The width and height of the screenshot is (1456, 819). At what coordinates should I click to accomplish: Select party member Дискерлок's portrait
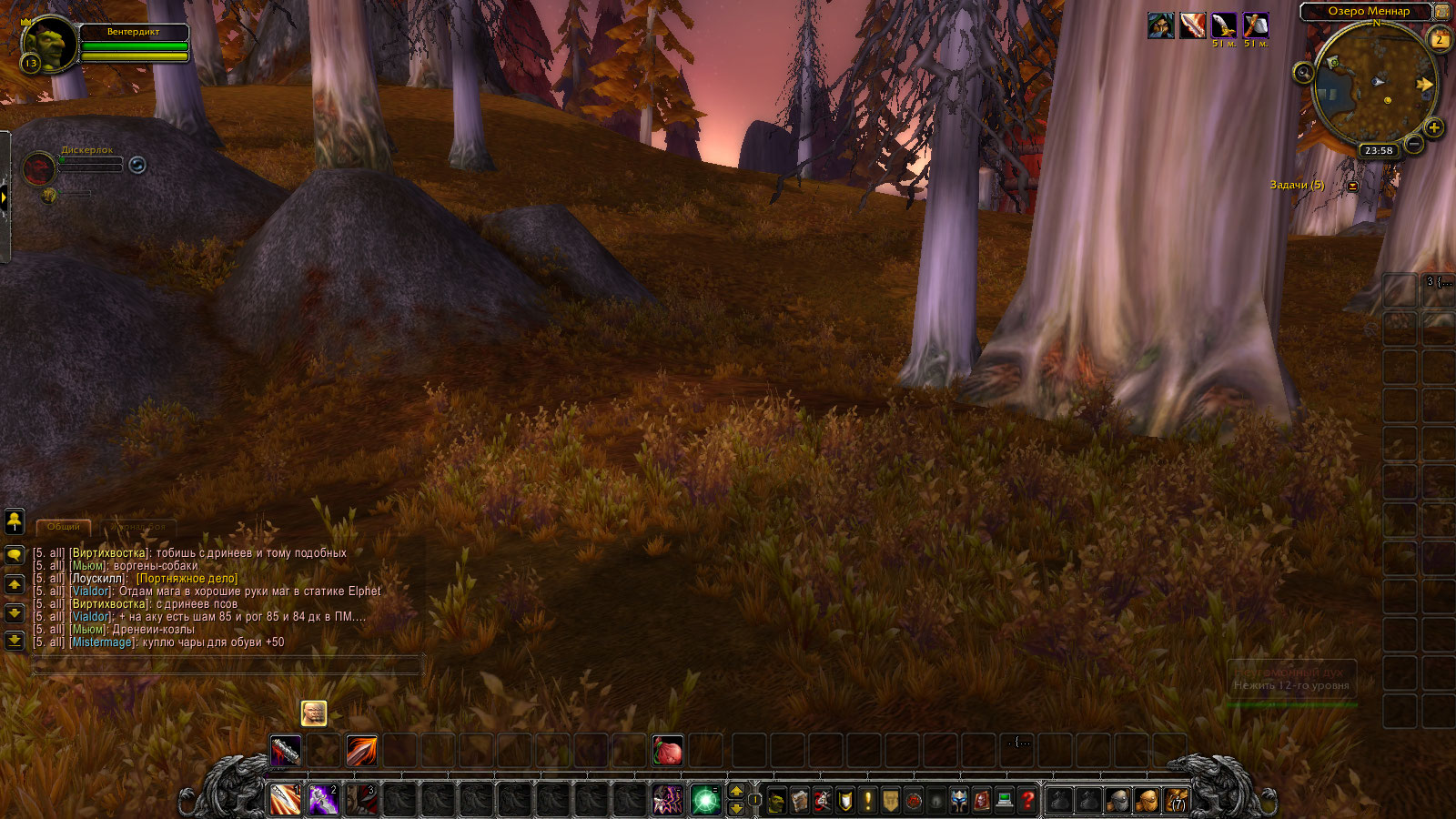tap(39, 168)
